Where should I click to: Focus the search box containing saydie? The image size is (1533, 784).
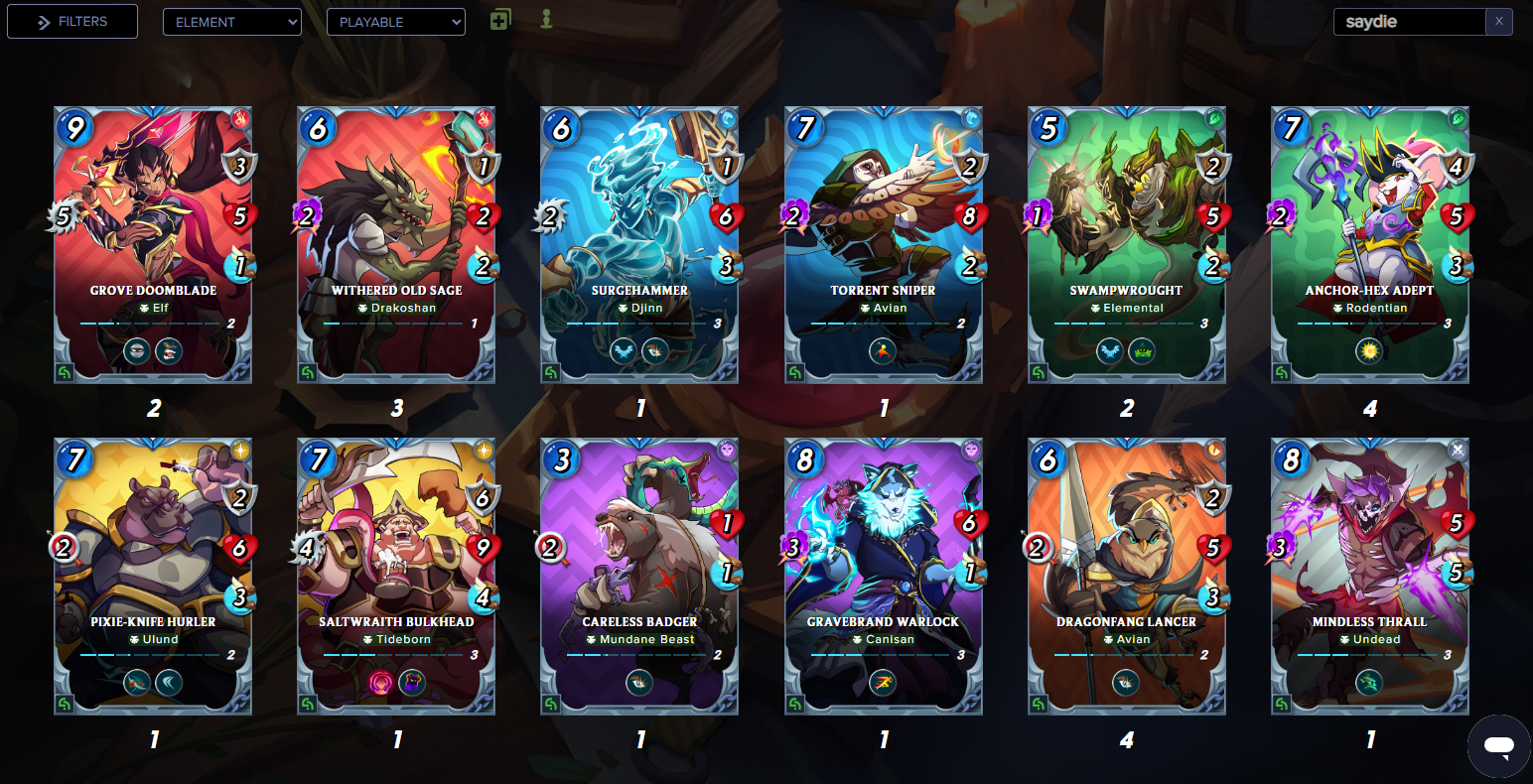click(x=1410, y=22)
